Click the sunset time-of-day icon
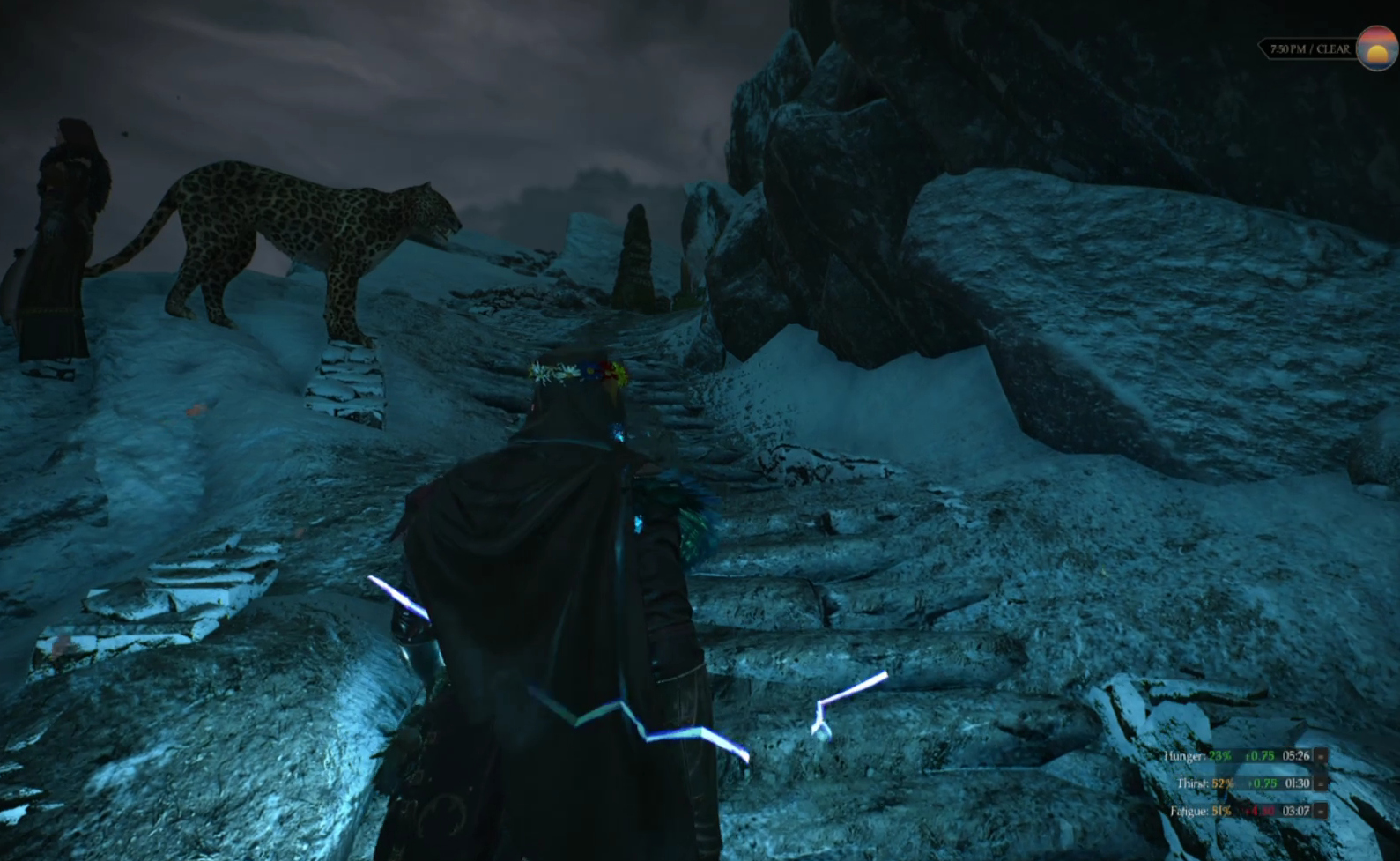 coord(1376,48)
